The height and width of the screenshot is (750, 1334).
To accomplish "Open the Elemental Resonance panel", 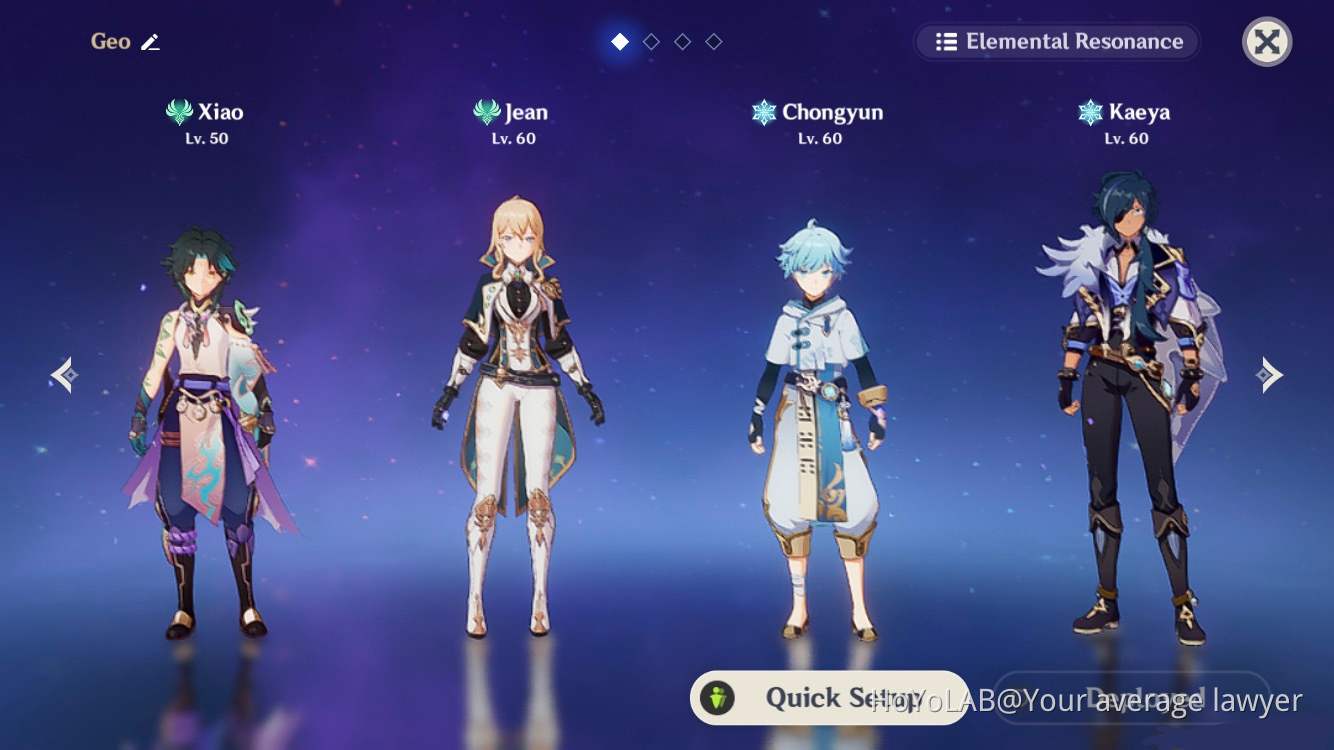I will [x=1057, y=41].
